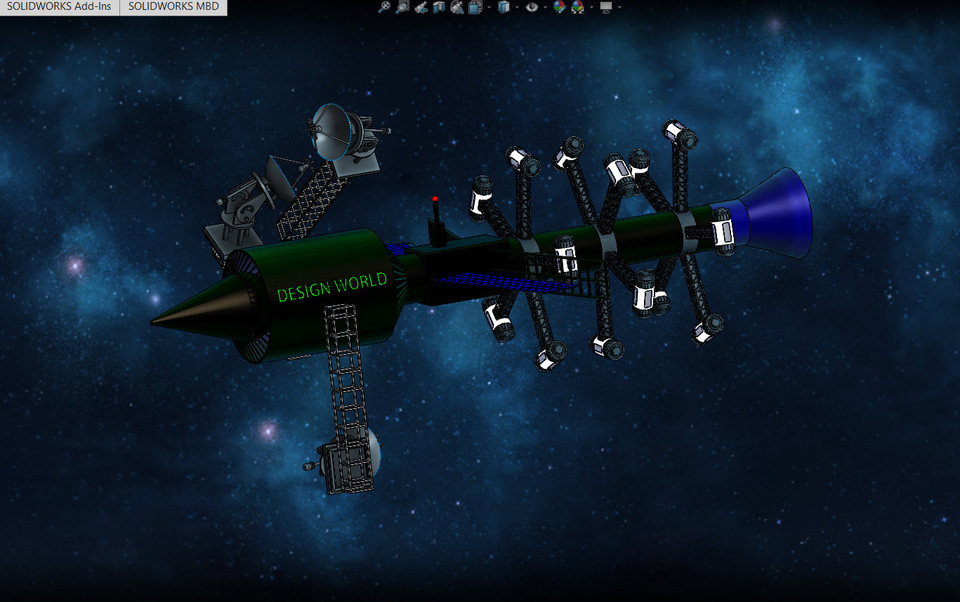Click the Edit Appearance color ball
This screenshot has height=602, width=960.
pyautogui.click(x=559, y=7)
